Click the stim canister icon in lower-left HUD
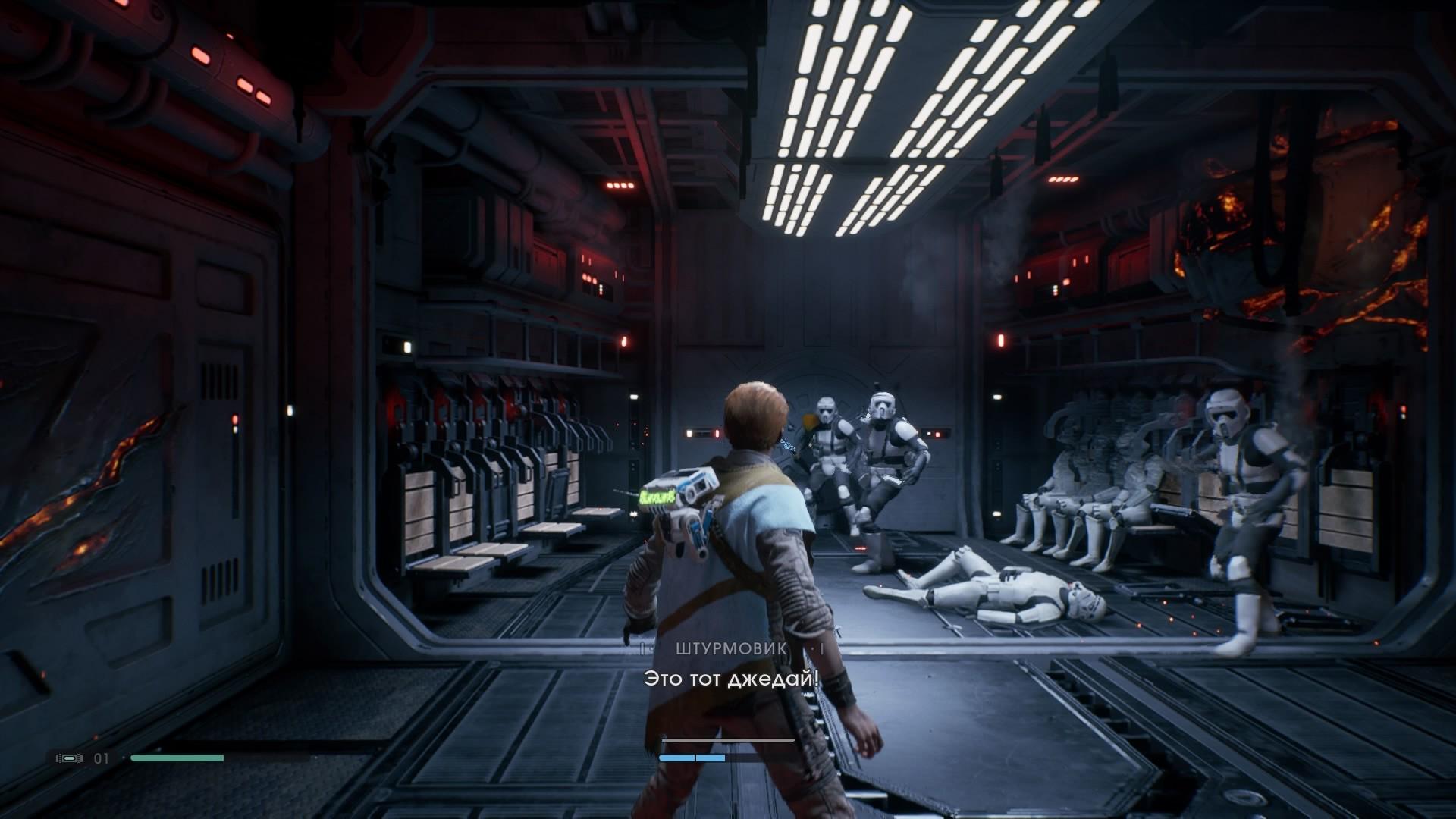Viewport: 1456px width, 819px height. pyautogui.click(x=70, y=756)
